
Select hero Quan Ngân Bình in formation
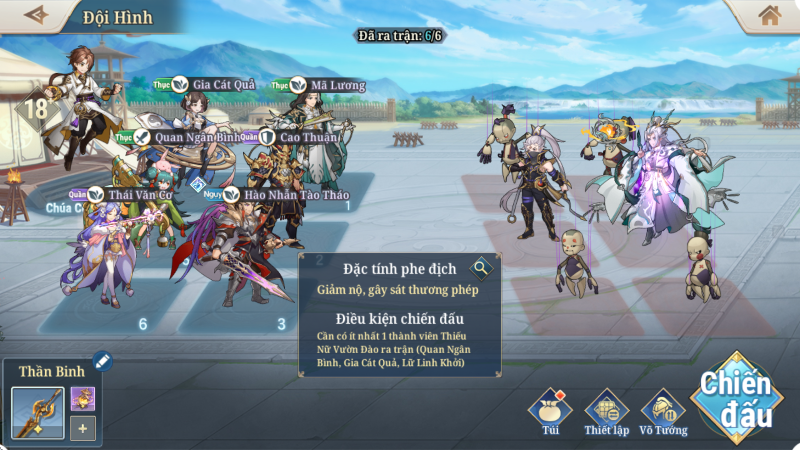click(x=175, y=175)
